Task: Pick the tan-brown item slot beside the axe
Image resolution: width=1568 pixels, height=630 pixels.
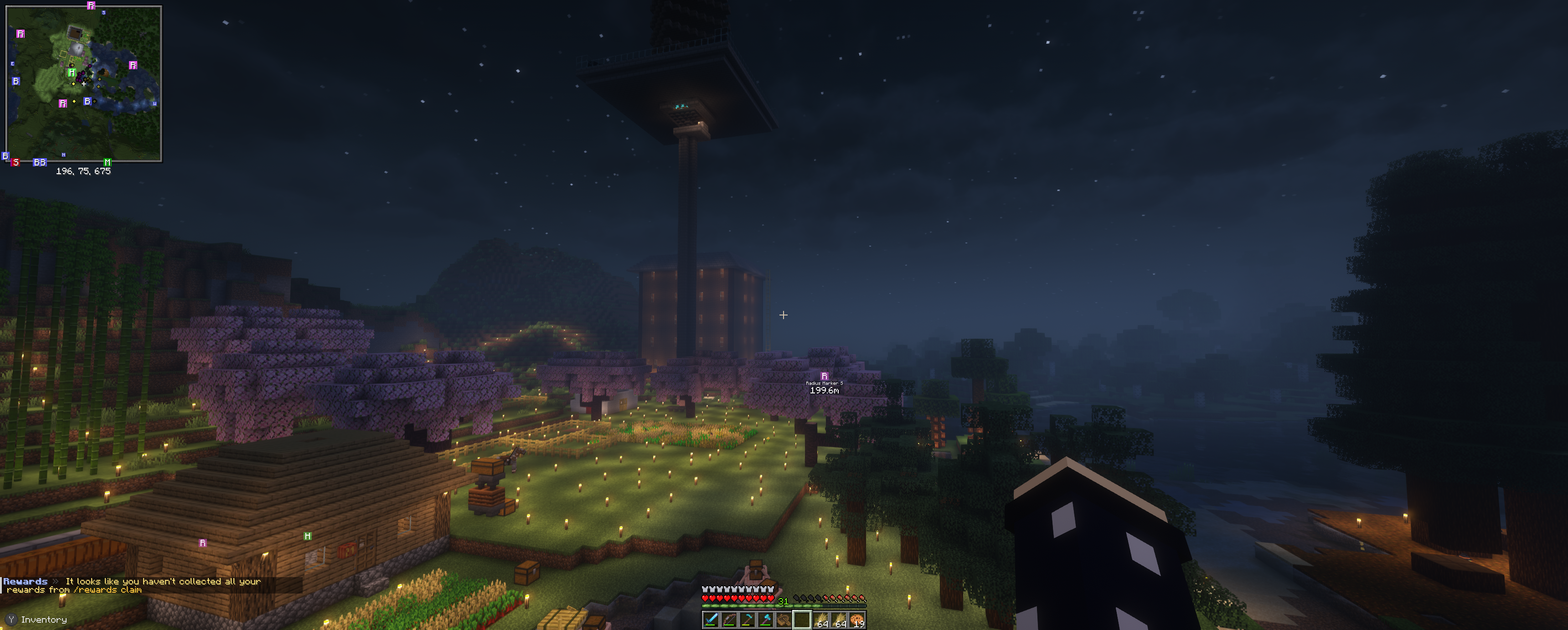Action: [784, 620]
